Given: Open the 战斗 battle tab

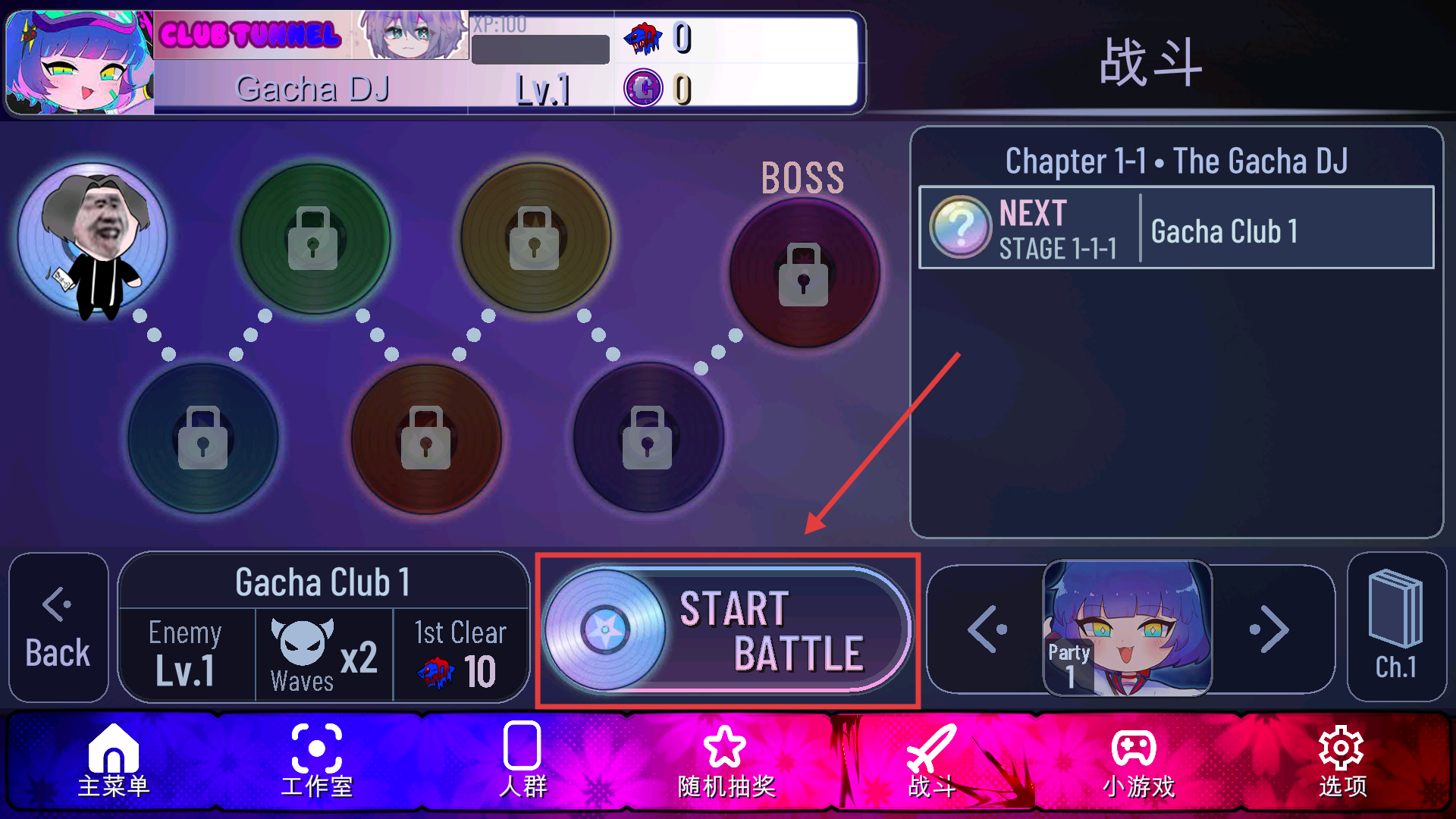Looking at the screenshot, I should click(x=932, y=761).
